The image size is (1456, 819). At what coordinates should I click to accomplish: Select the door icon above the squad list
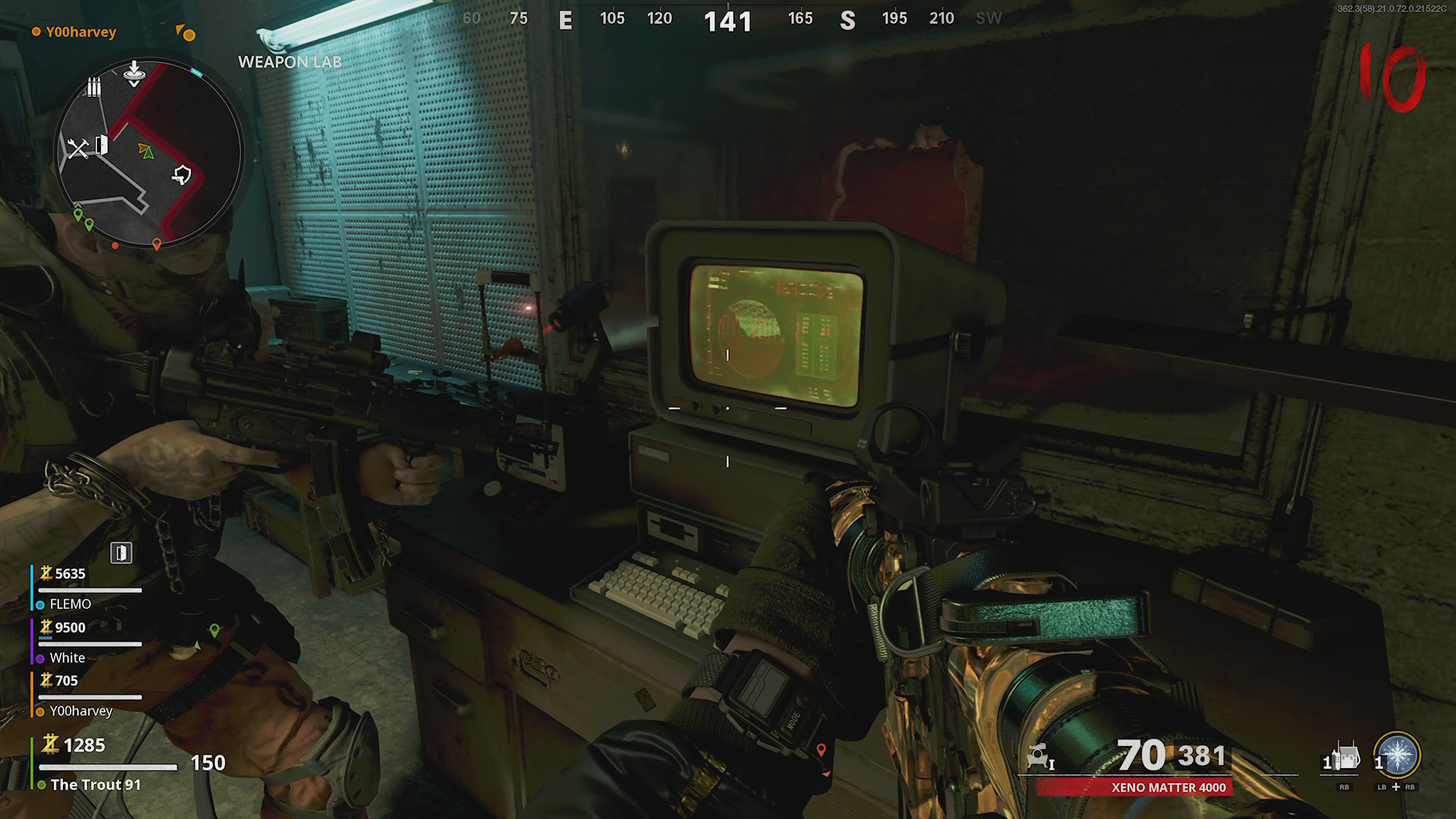pos(121,553)
